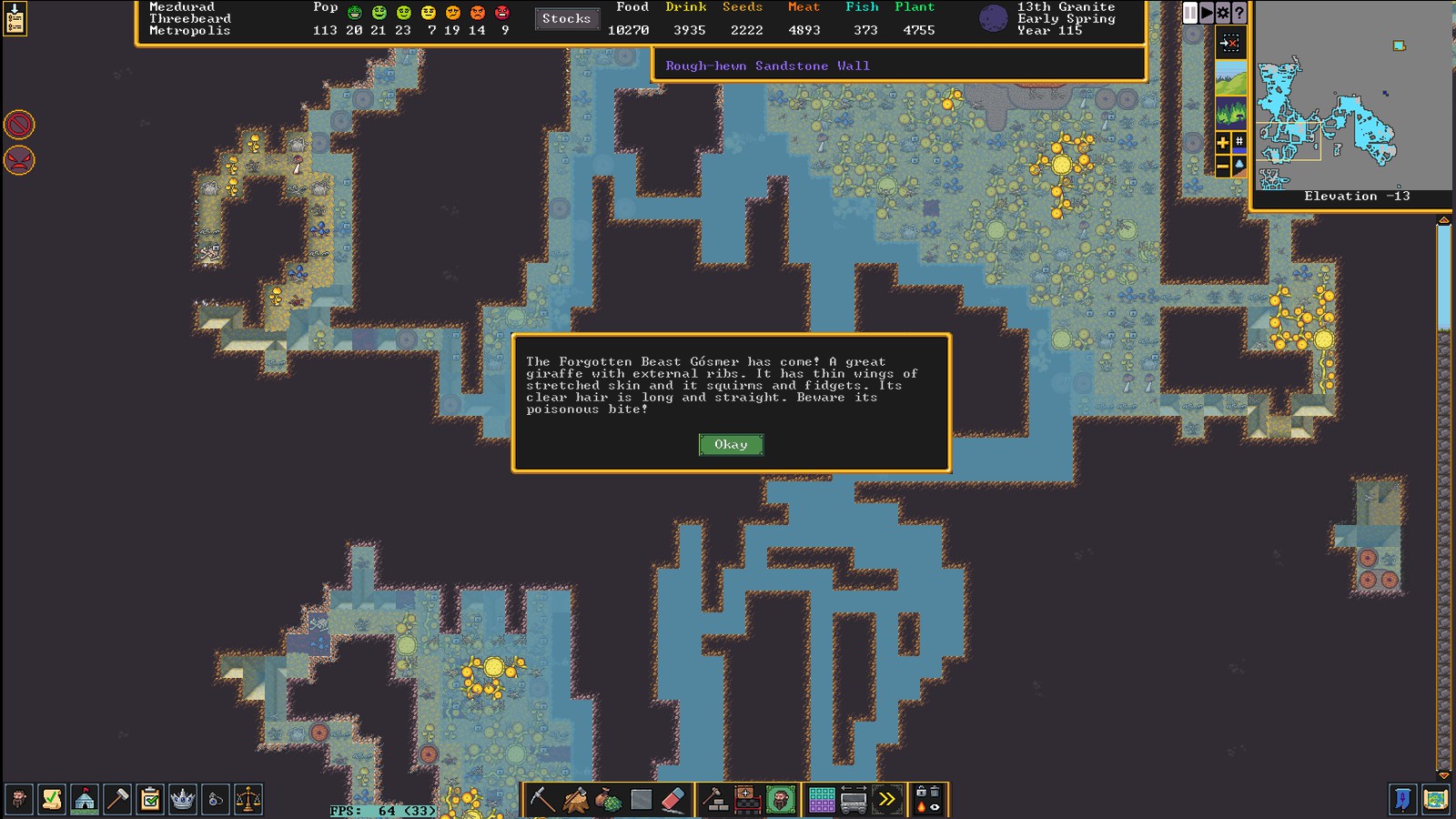The image size is (1456, 819).
Task: Open the Stocks screen
Action: point(566,18)
